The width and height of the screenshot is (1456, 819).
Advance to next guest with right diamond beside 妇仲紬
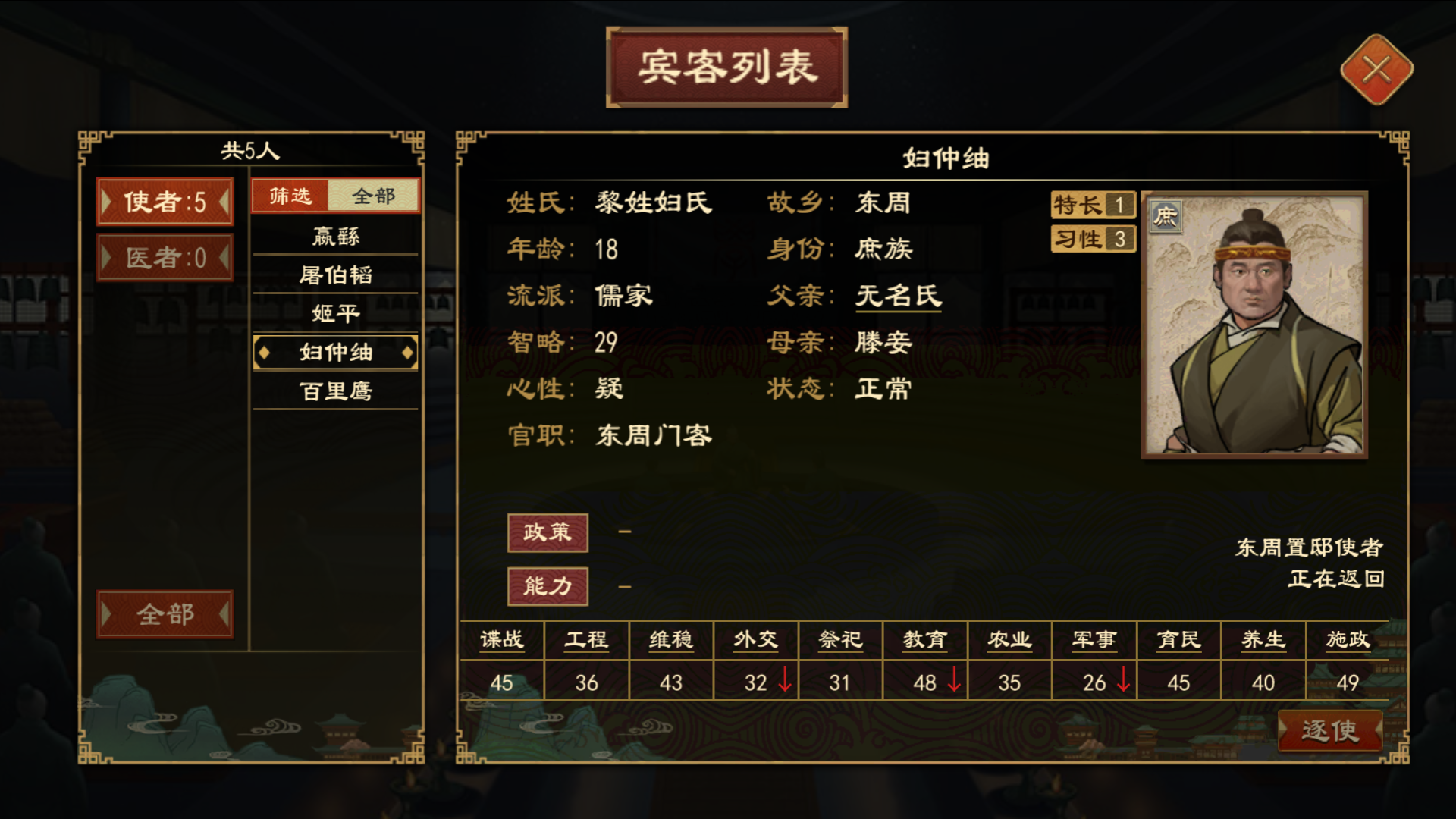(x=409, y=352)
